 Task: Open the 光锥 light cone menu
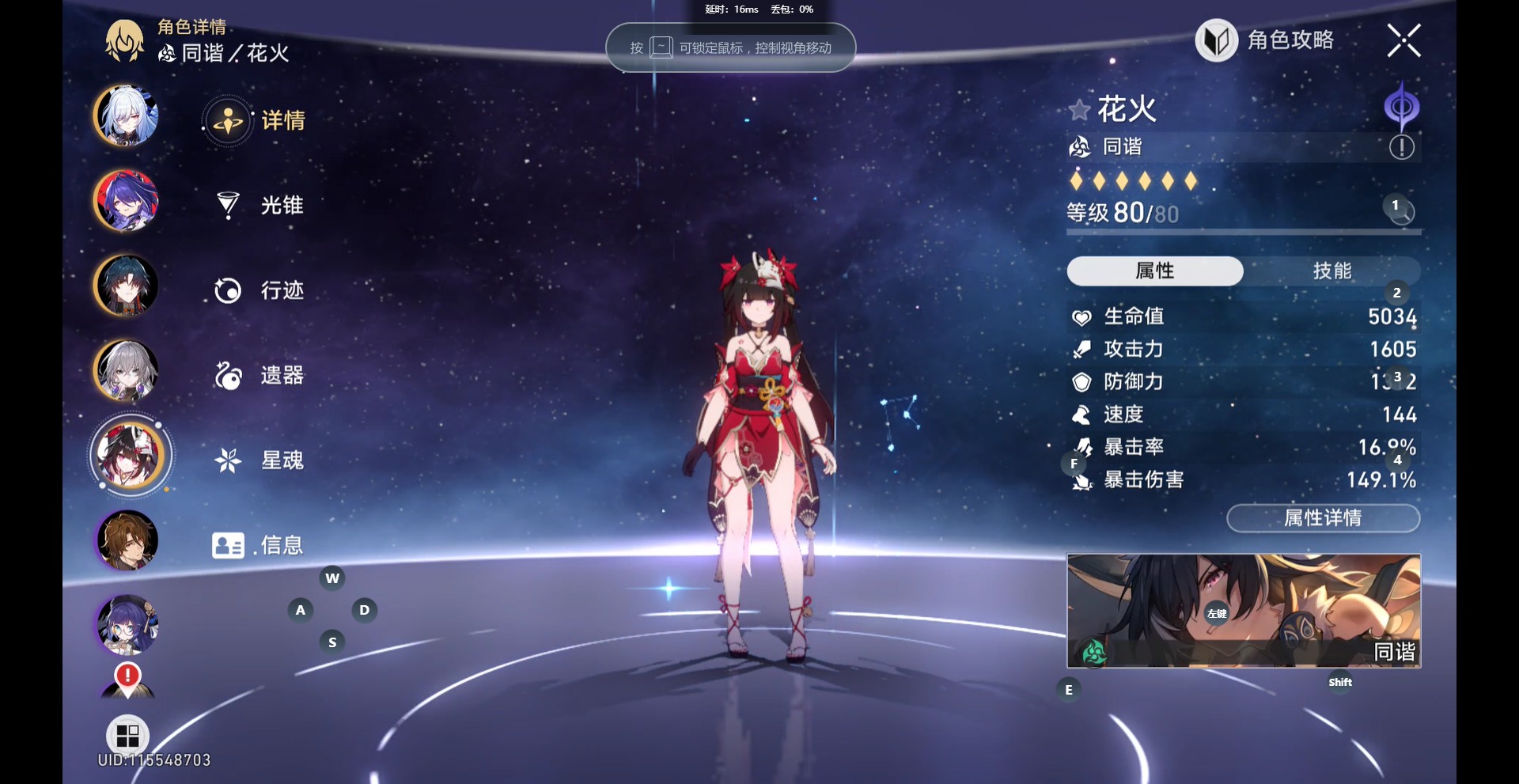click(x=259, y=206)
